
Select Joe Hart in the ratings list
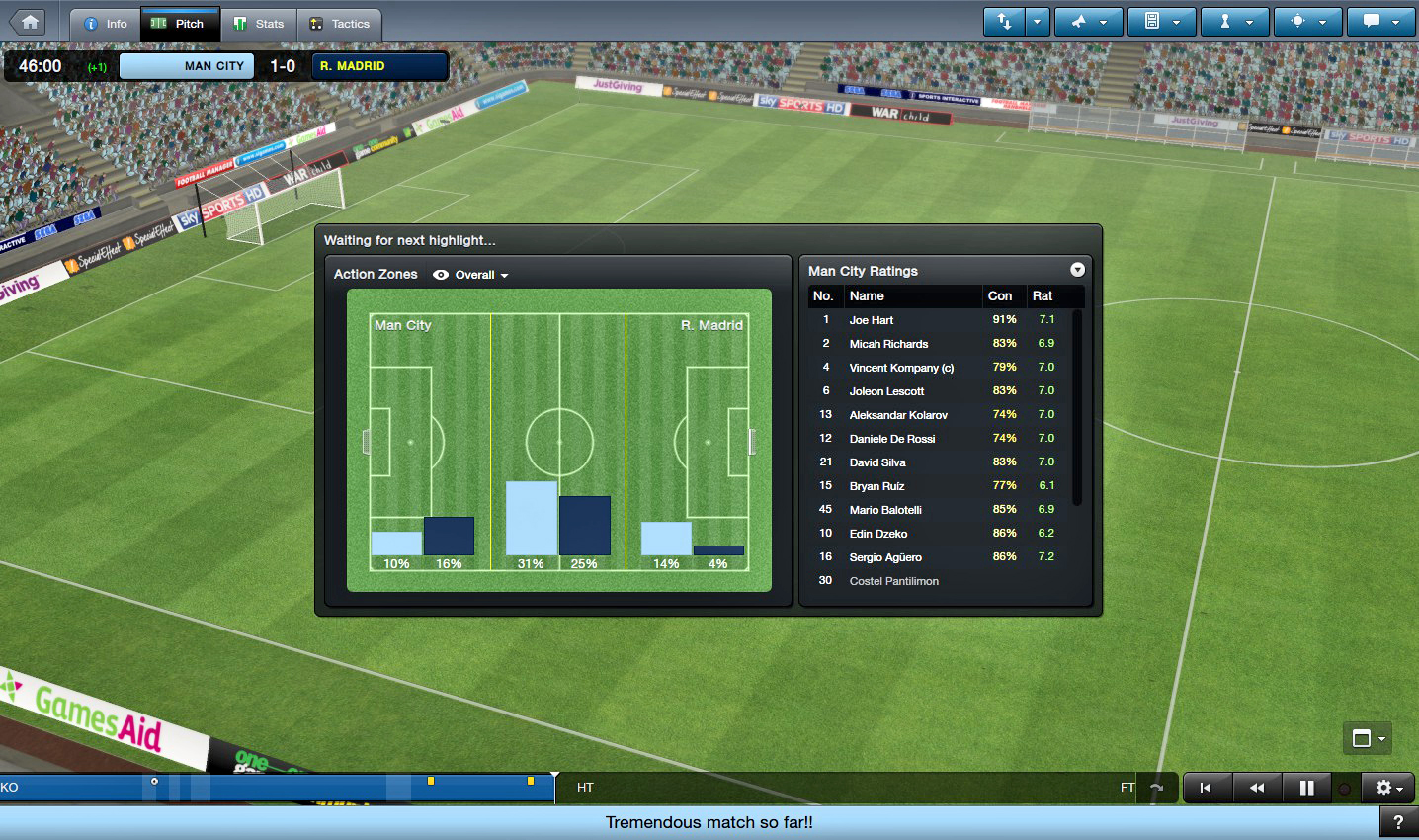tap(872, 319)
